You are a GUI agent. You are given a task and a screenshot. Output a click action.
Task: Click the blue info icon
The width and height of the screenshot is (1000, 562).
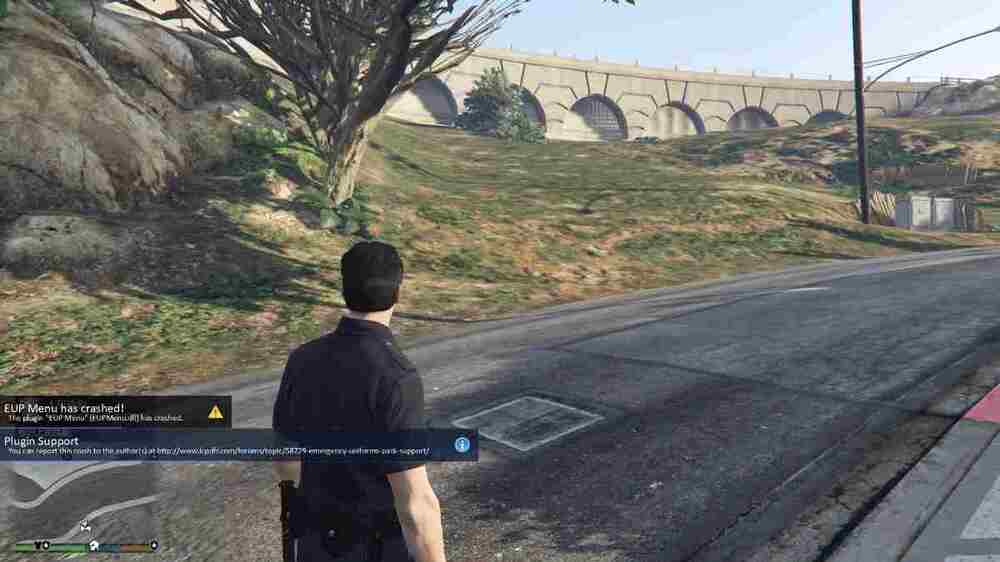tap(462, 445)
